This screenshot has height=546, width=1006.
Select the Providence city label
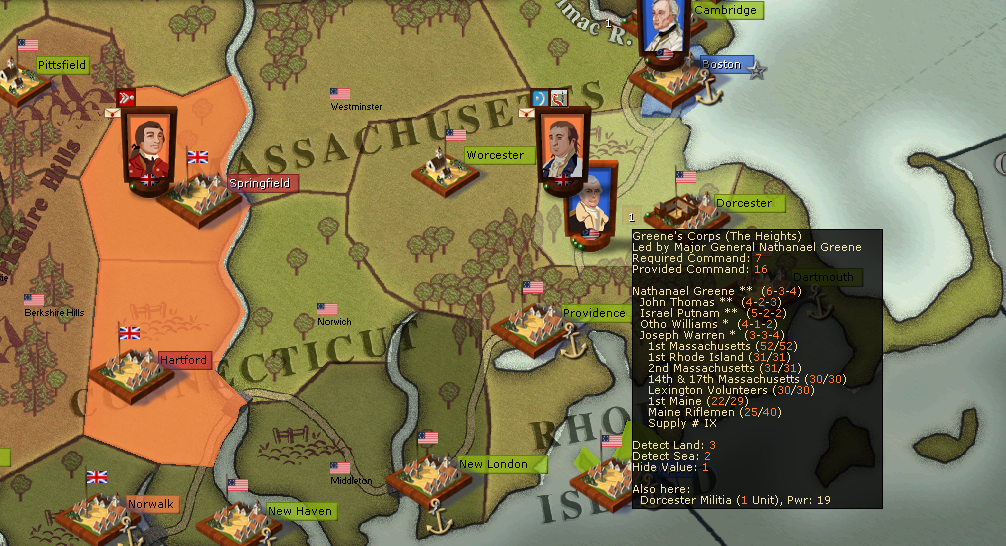click(594, 313)
